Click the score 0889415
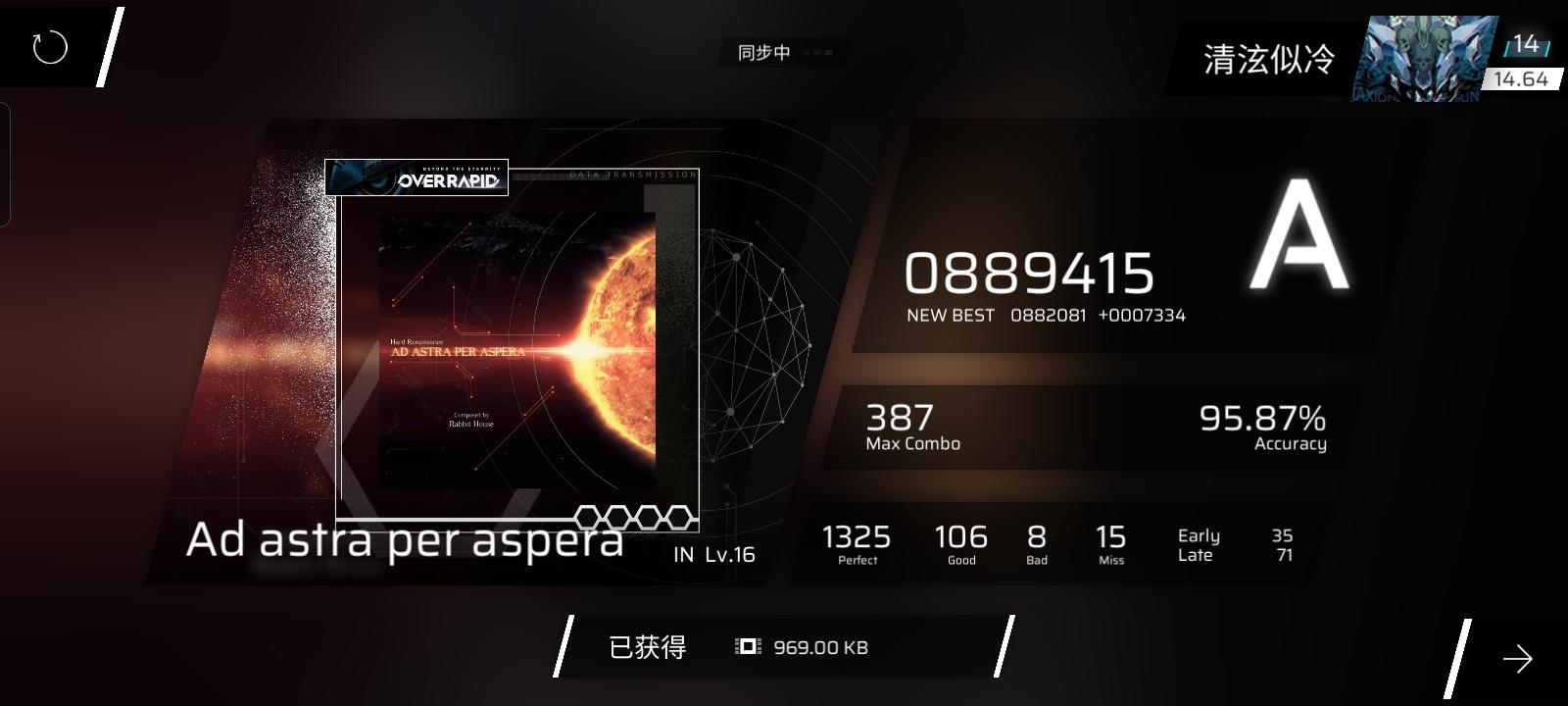The height and width of the screenshot is (706, 1568). point(1030,275)
